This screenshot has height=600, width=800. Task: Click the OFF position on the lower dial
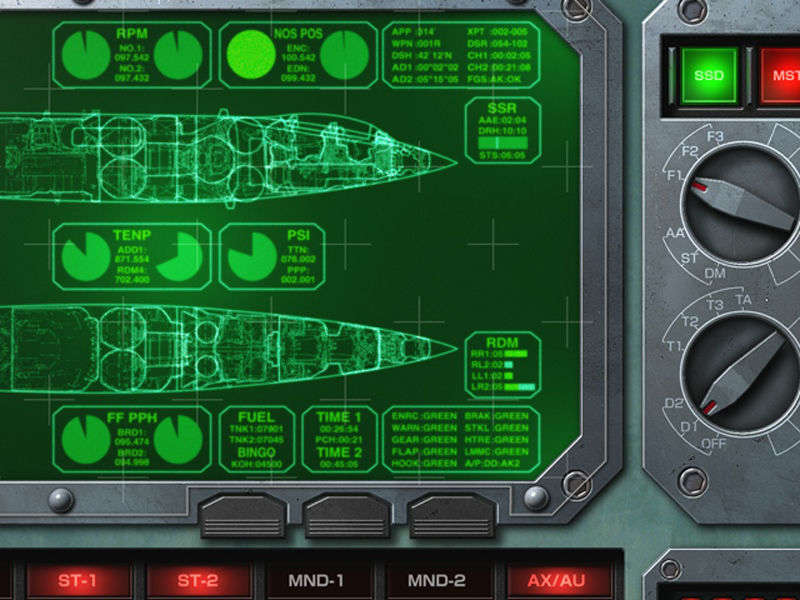(x=714, y=443)
